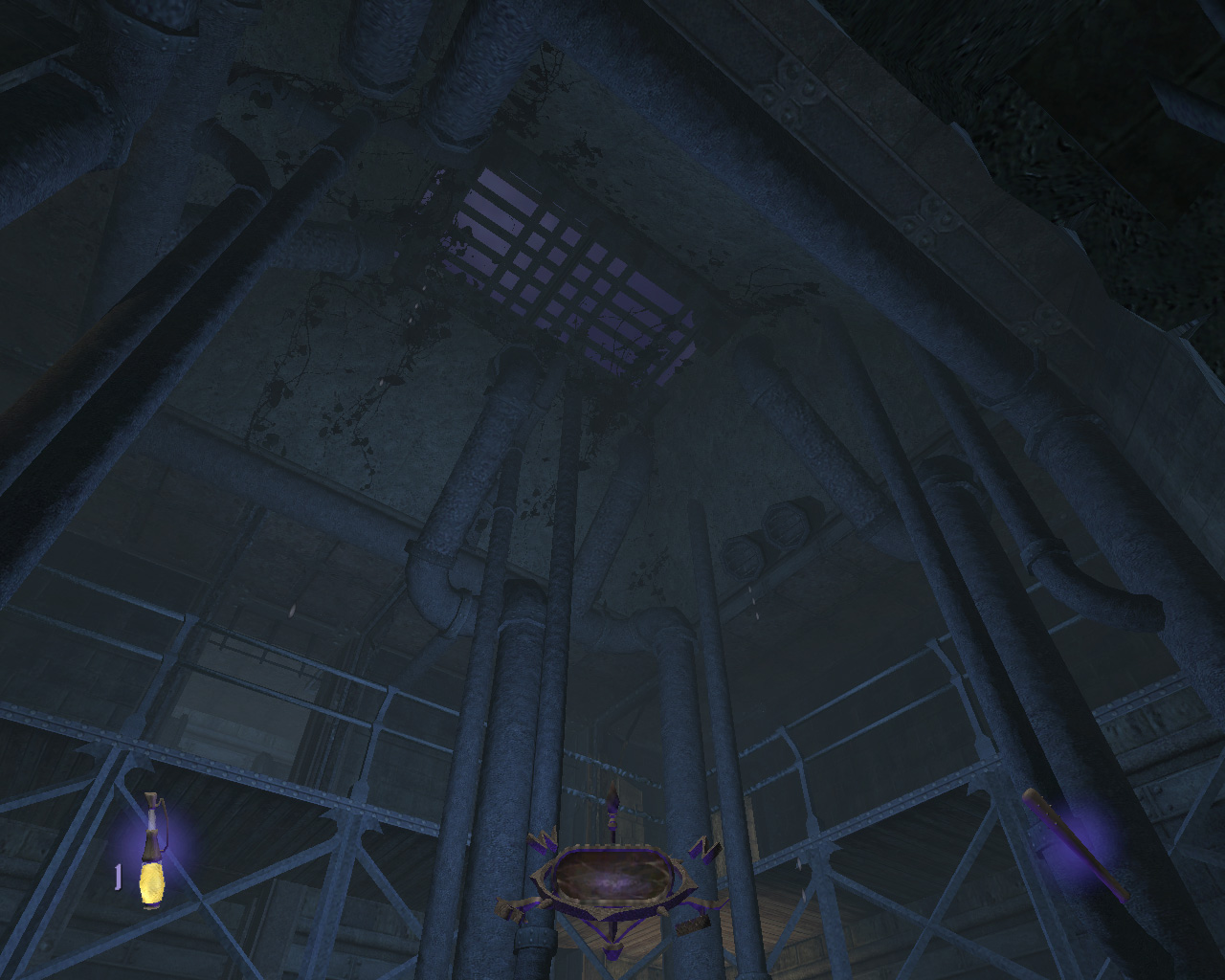Select the yellow flask inventory item
Image resolution: width=1225 pixels, height=980 pixels.
pyautogui.click(x=151, y=855)
